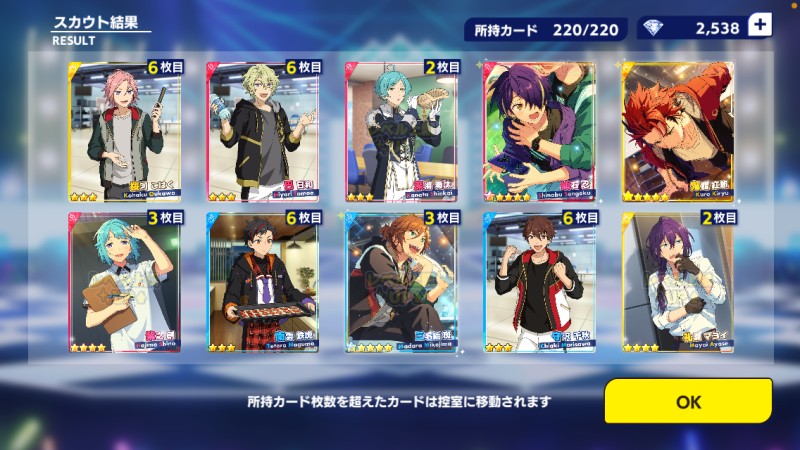Inspect the Shinobu Sengoku card
The height and width of the screenshot is (450, 800).
click(539, 129)
